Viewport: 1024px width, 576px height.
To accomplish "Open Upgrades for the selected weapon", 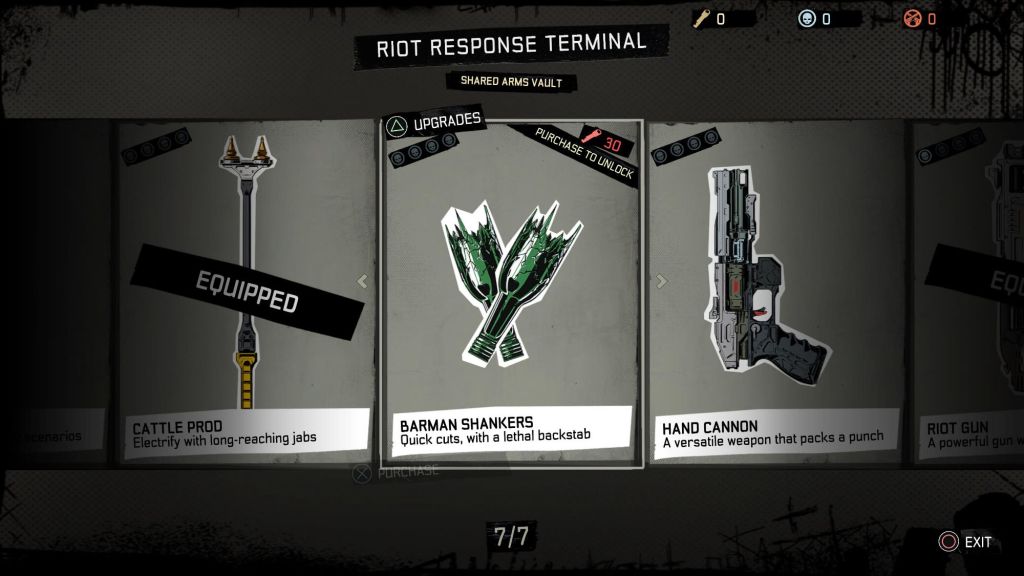I will [434, 123].
